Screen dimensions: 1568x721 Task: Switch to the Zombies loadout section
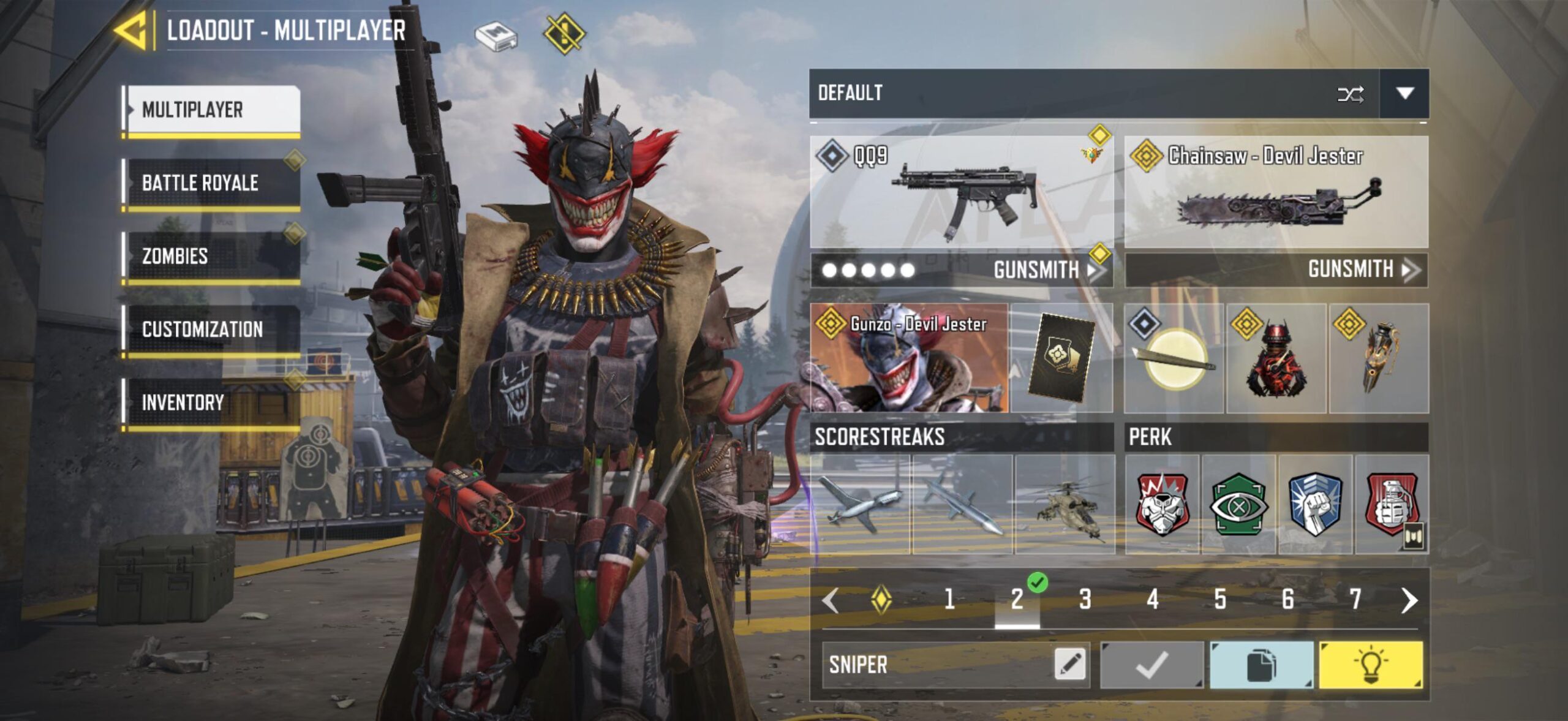tap(211, 255)
